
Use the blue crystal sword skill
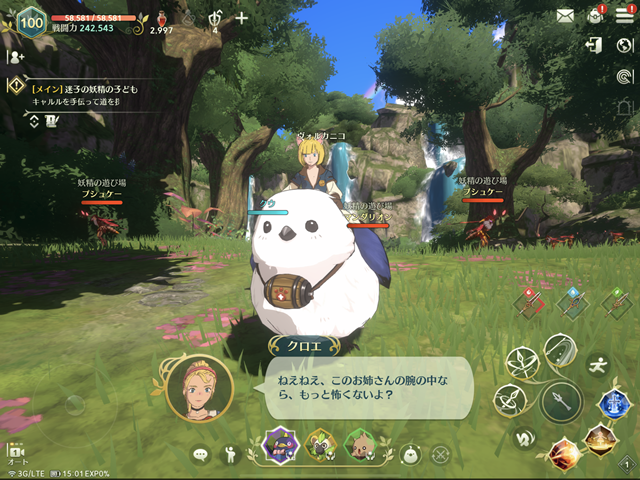tap(613, 403)
